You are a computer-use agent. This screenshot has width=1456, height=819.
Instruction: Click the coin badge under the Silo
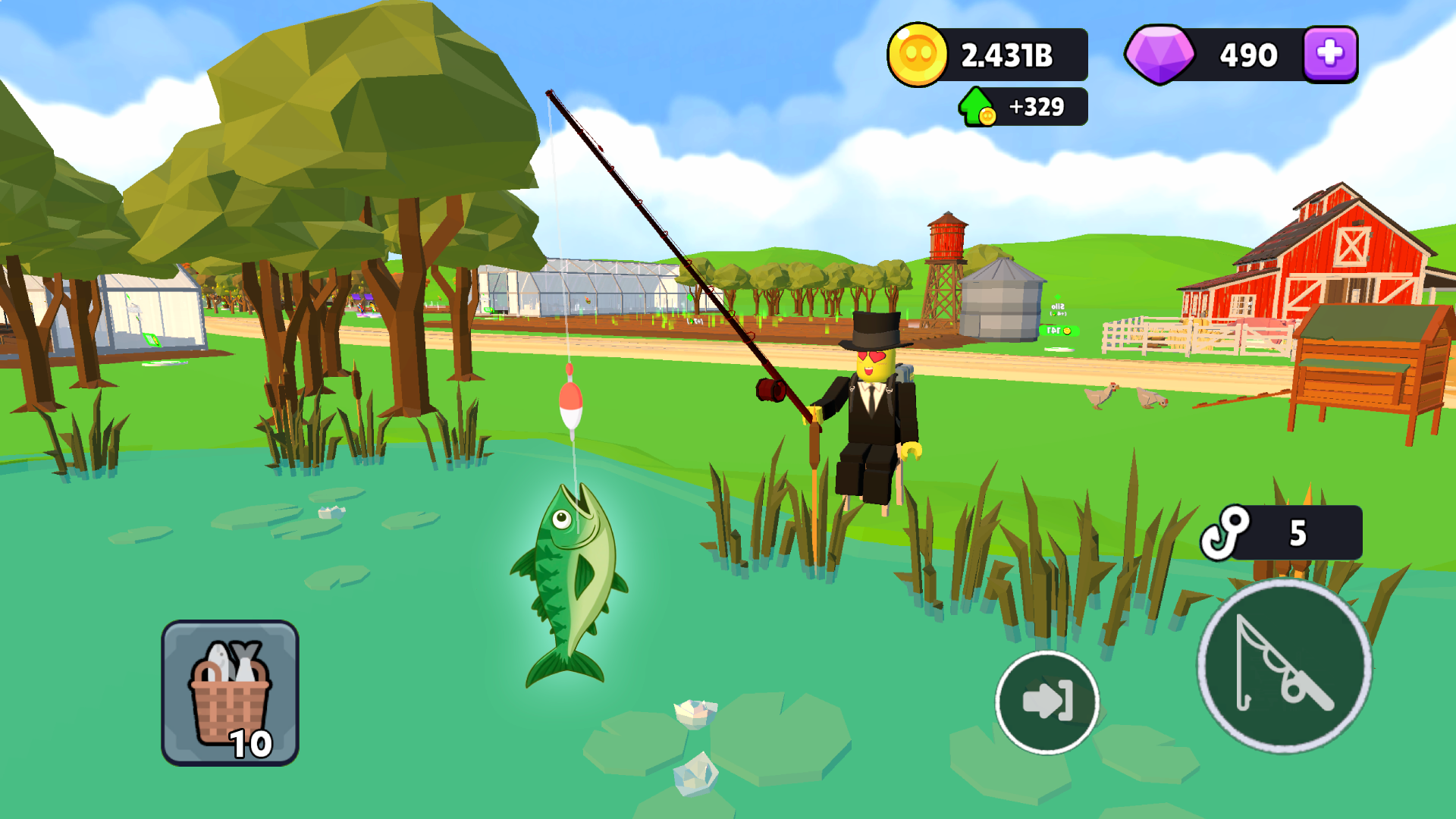click(x=1060, y=331)
